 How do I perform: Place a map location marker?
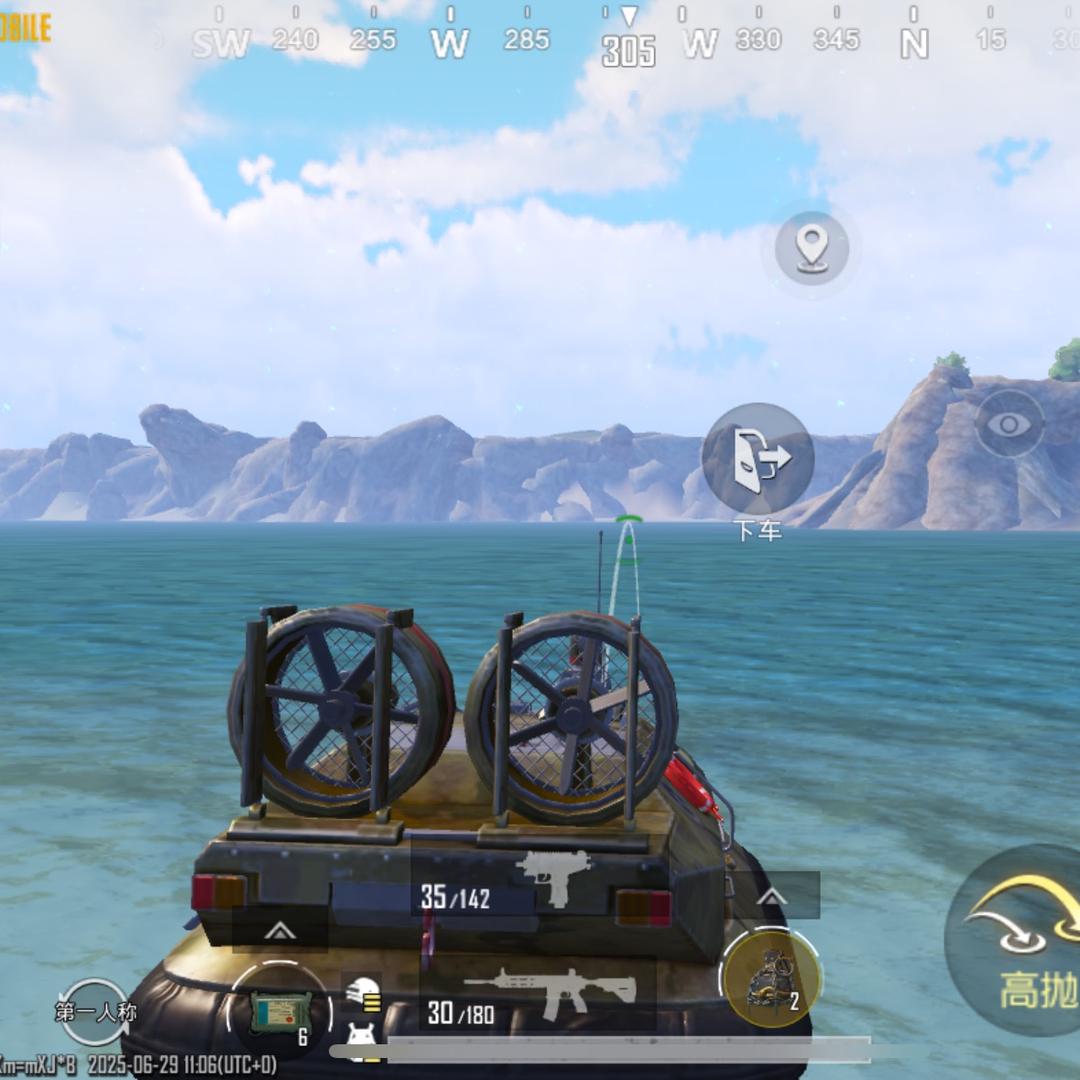point(811,247)
